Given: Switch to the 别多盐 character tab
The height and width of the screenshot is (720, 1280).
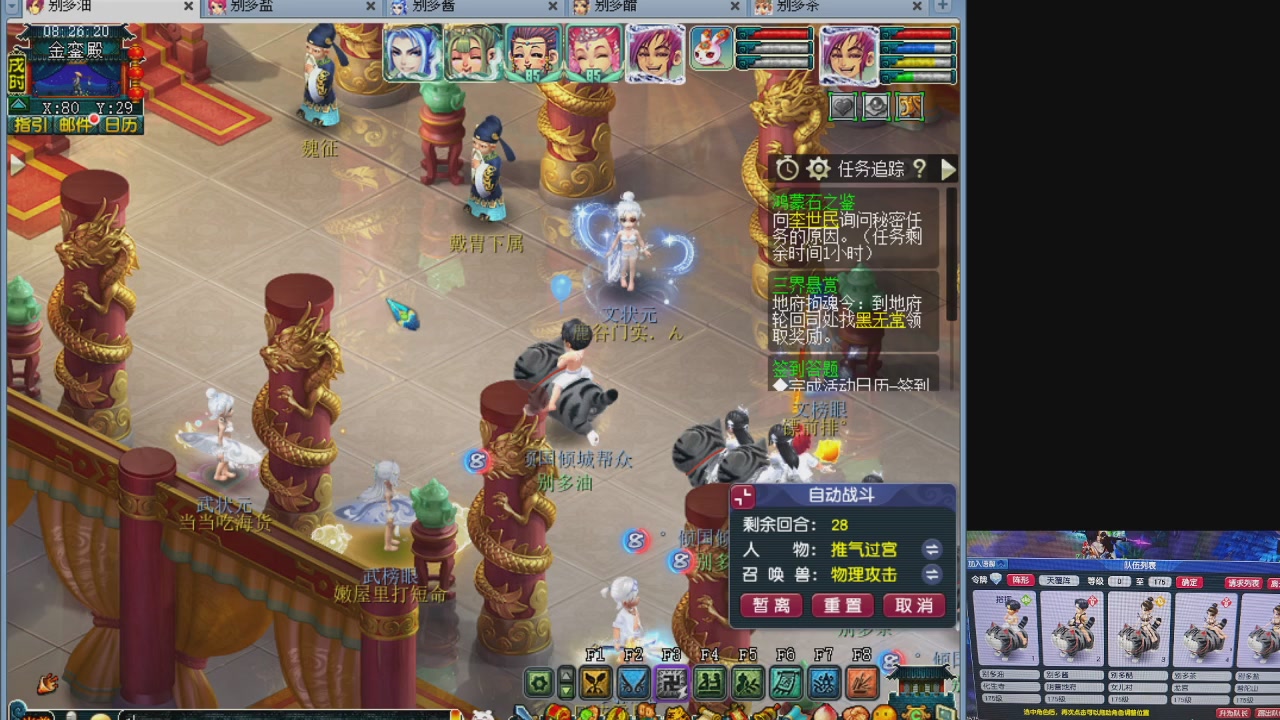Looking at the screenshot, I should [x=270, y=7].
